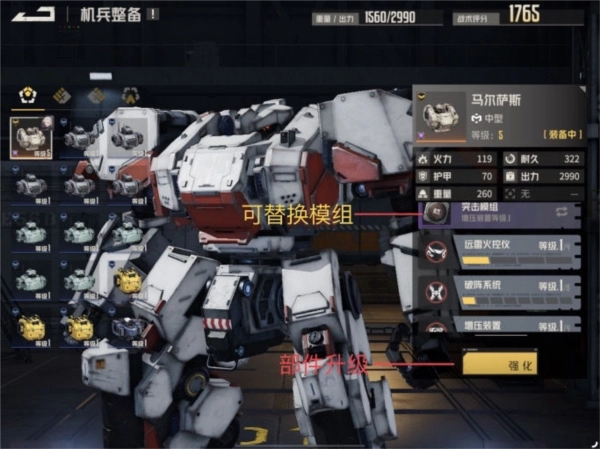Tap the 强化 upgrade button
This screenshot has height=449, width=600.
499,363
